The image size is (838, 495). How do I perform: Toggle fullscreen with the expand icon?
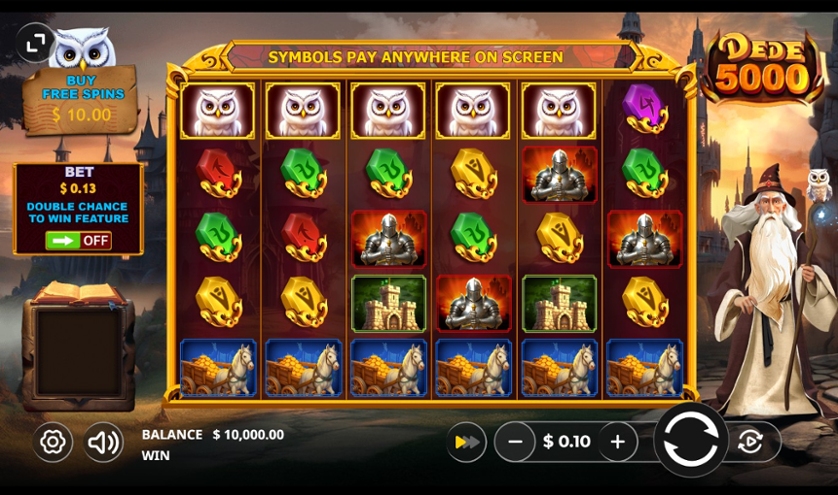tap(35, 43)
